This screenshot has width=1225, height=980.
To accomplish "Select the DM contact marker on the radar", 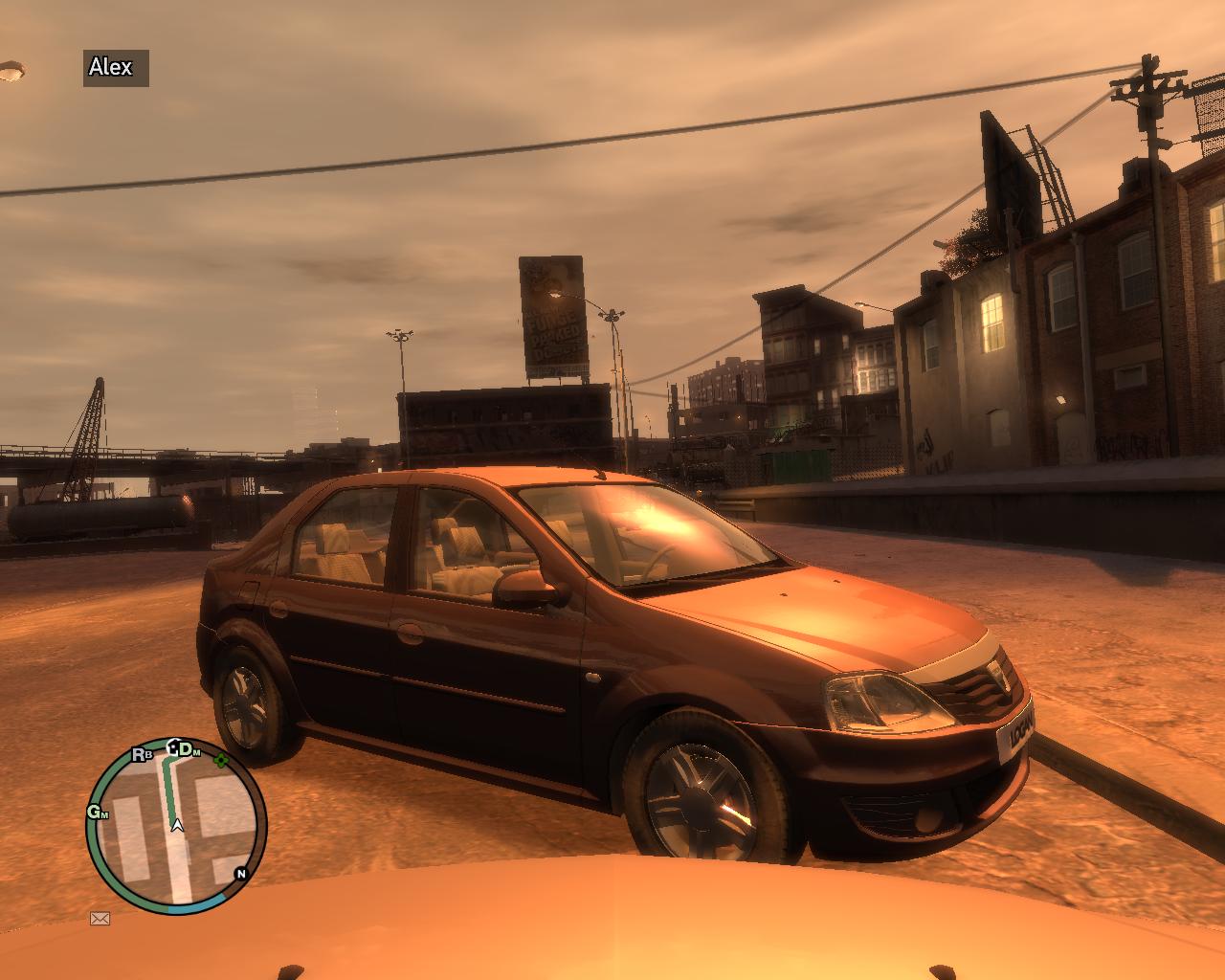I will 189,749.
